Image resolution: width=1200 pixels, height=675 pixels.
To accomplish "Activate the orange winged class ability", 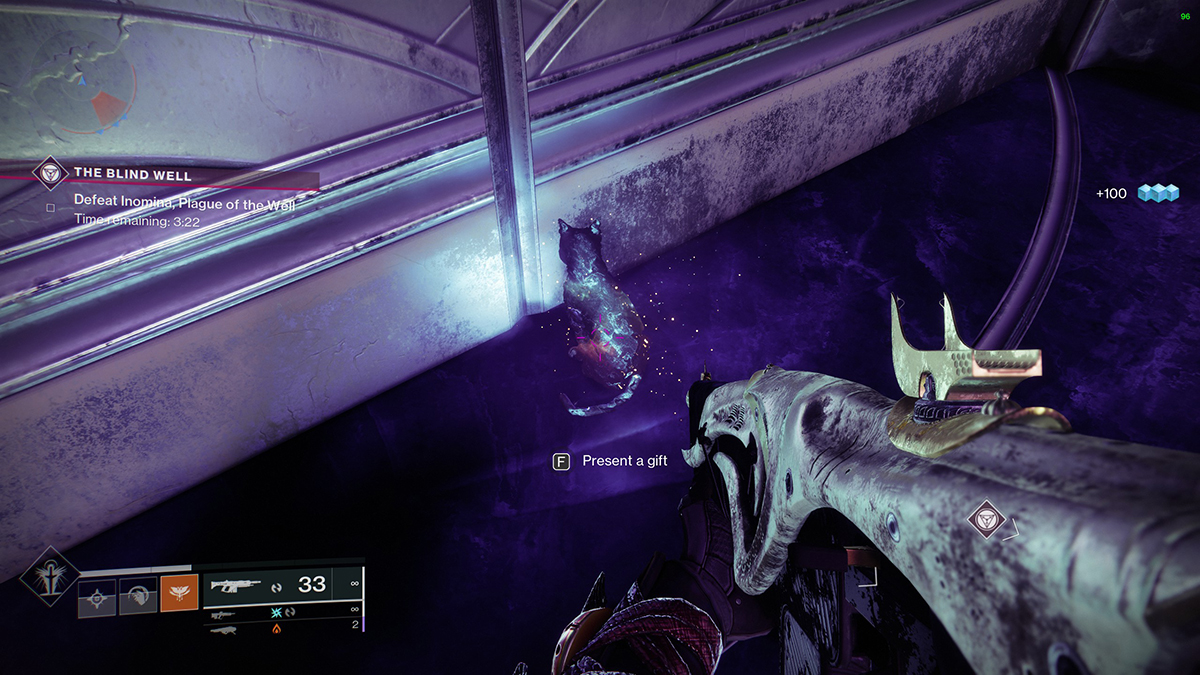I will 179,598.
